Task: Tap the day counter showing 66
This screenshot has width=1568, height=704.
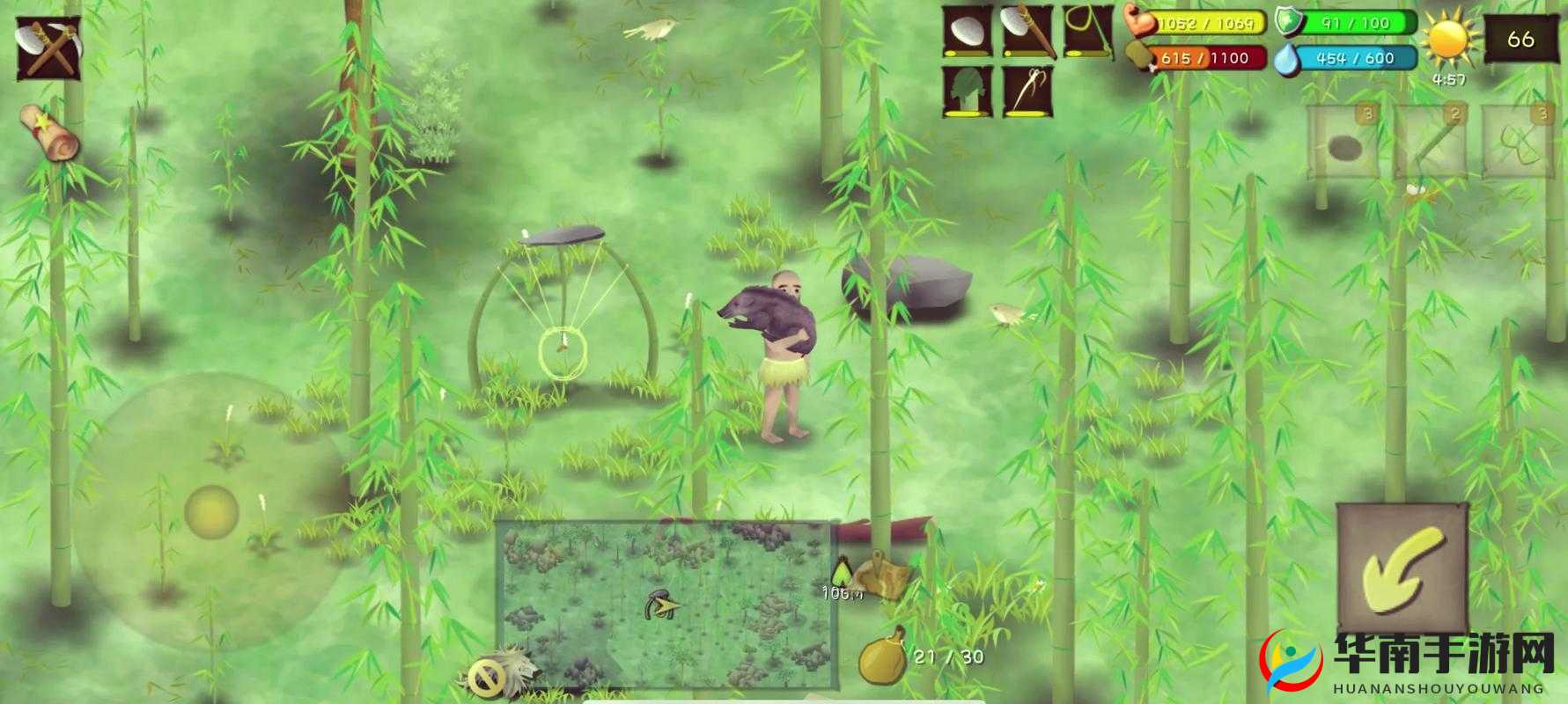Action: pos(1520,40)
